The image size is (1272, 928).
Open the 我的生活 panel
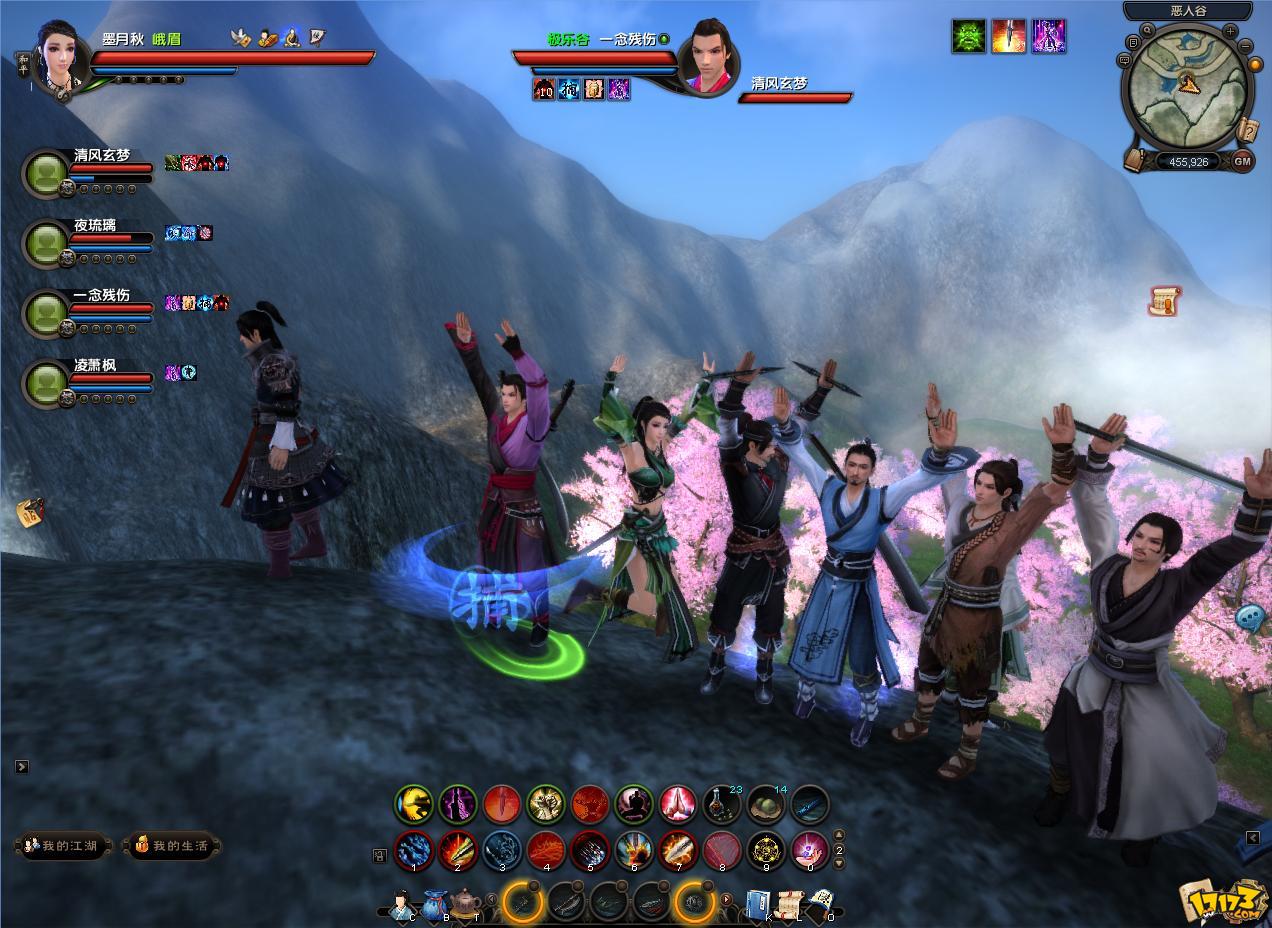(172, 846)
